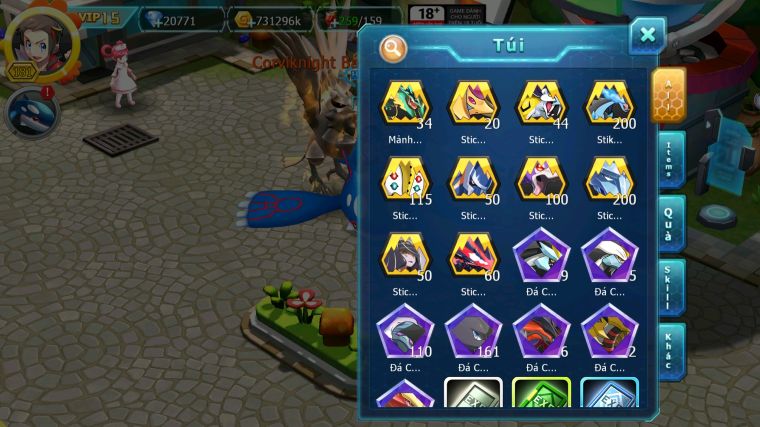Open the bag search magnifier
Viewport: 760px width, 427px height.
click(x=393, y=47)
